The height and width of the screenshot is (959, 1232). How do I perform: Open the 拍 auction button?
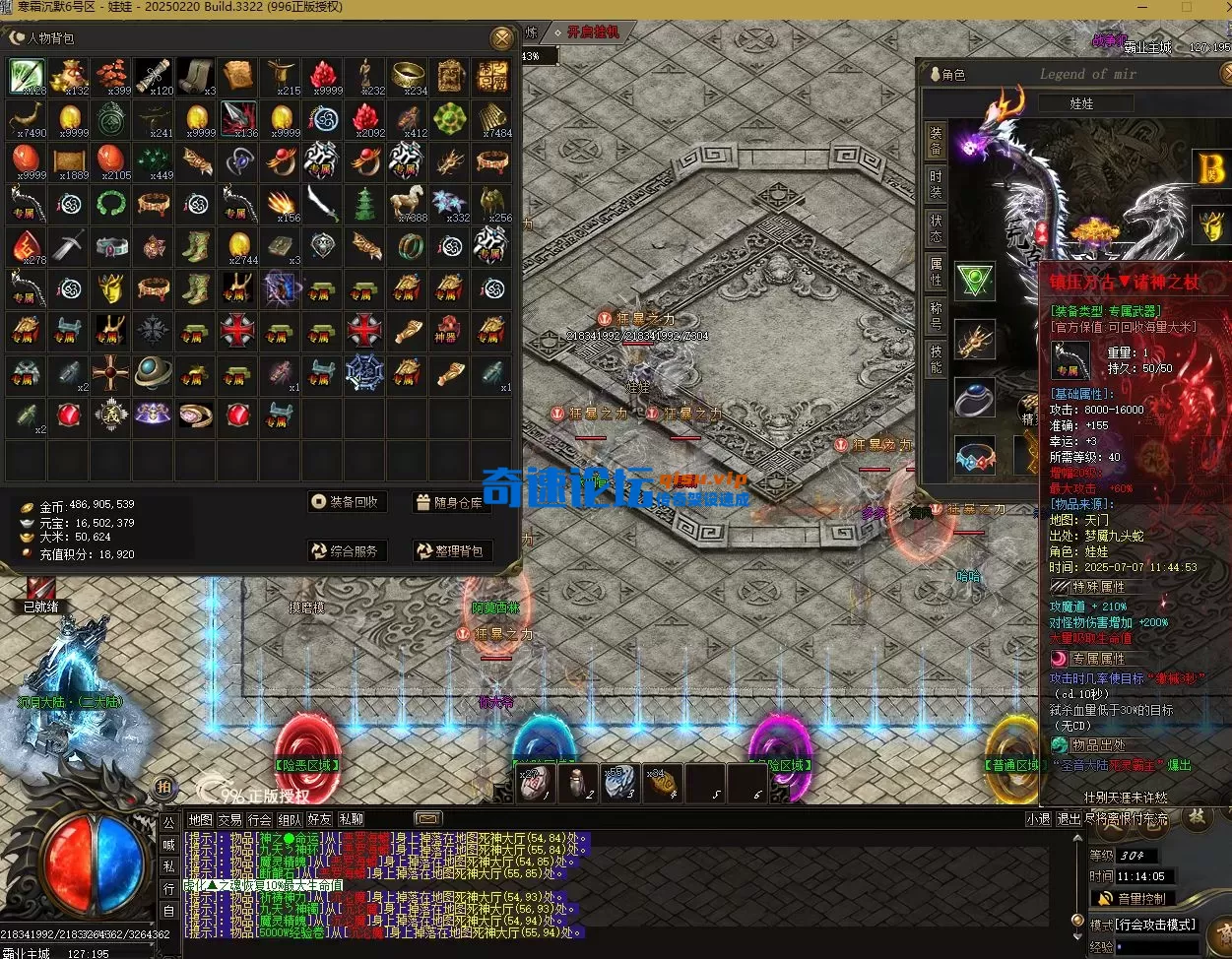tap(162, 787)
